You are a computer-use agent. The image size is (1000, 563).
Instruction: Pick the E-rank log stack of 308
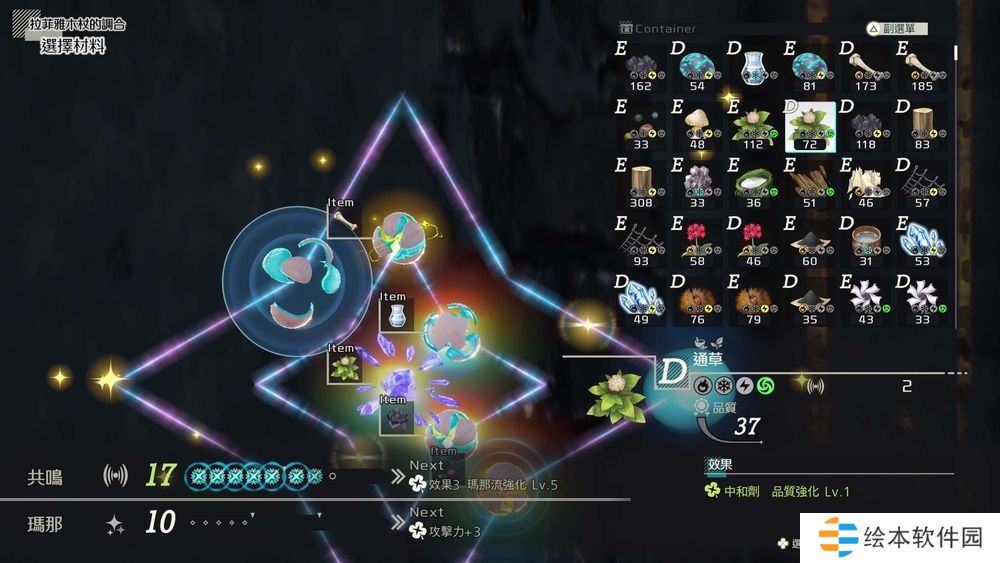click(x=641, y=184)
